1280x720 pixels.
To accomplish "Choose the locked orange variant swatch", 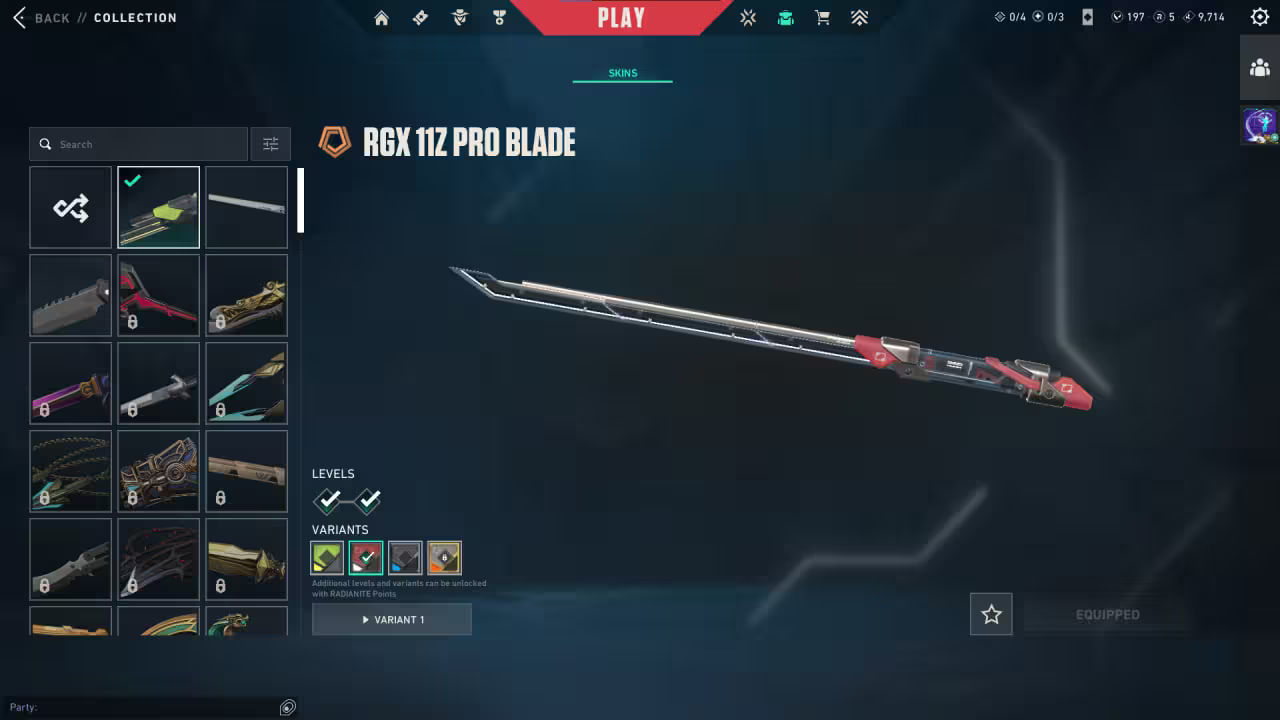I will [444, 558].
